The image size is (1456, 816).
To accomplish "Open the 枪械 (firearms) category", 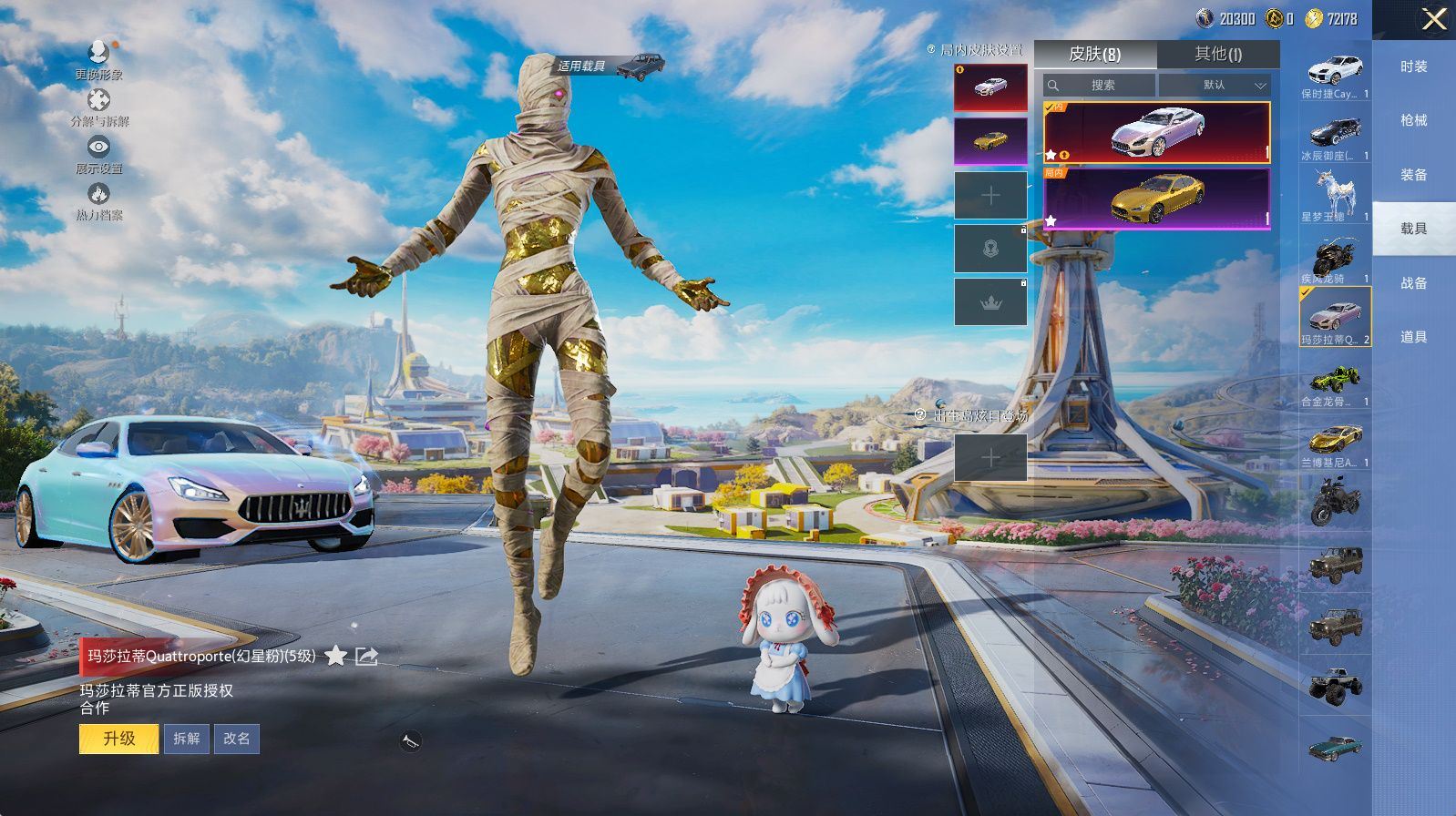I will tap(1413, 120).
